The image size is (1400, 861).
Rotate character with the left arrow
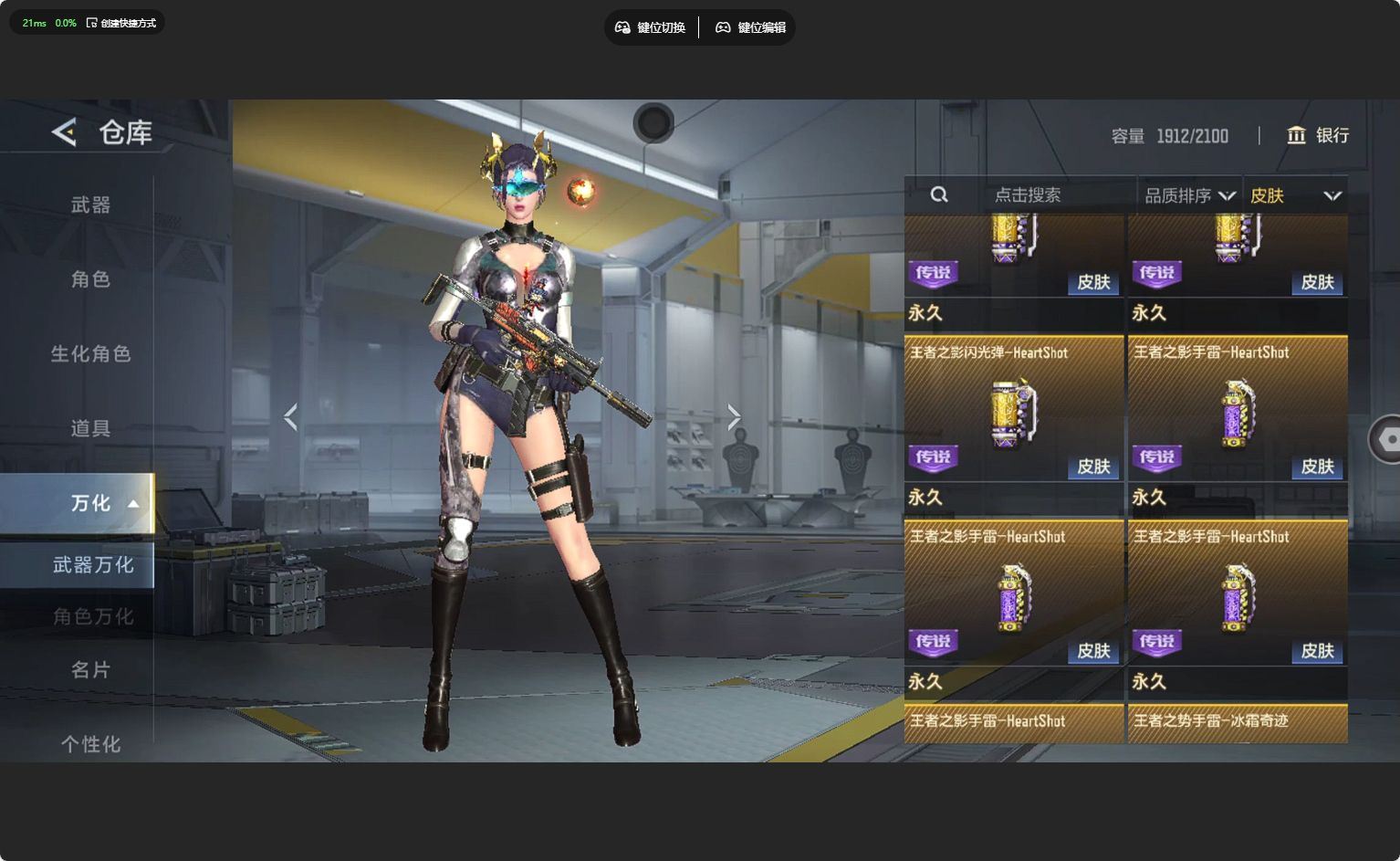[291, 417]
